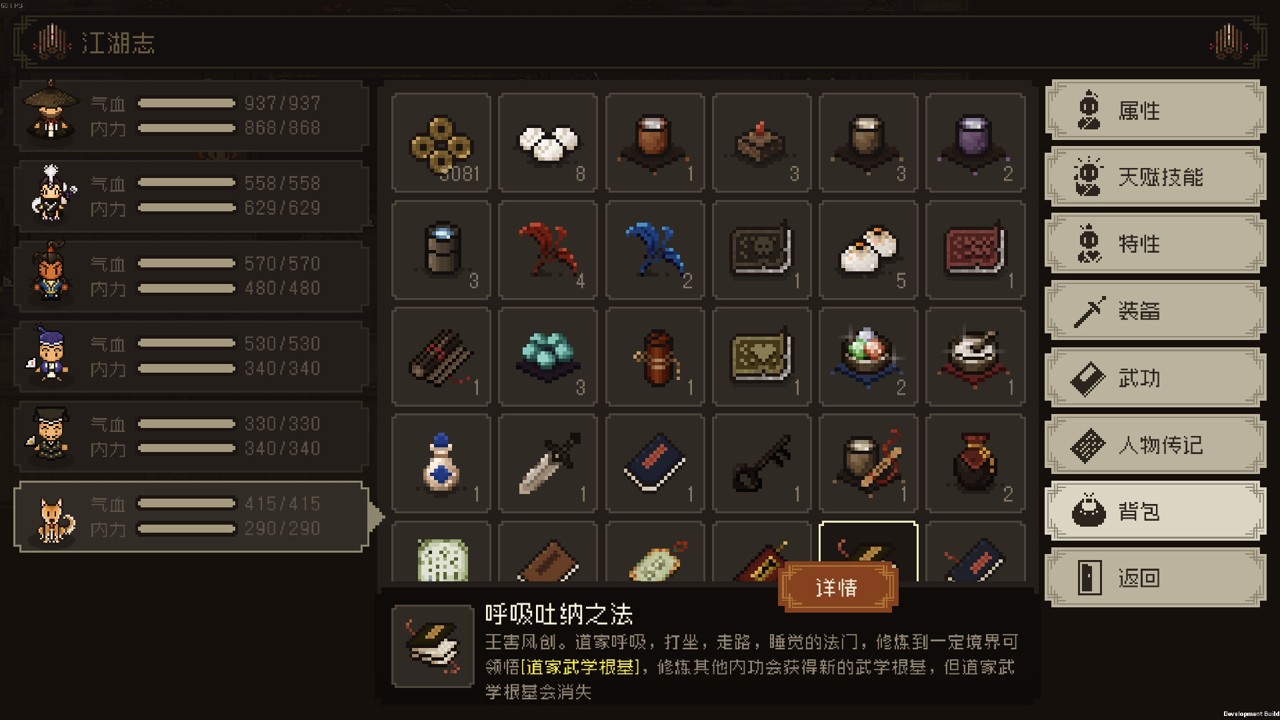Screen dimensions: 1280x720
Task: Select the steel sword item slot
Action: (x=548, y=463)
